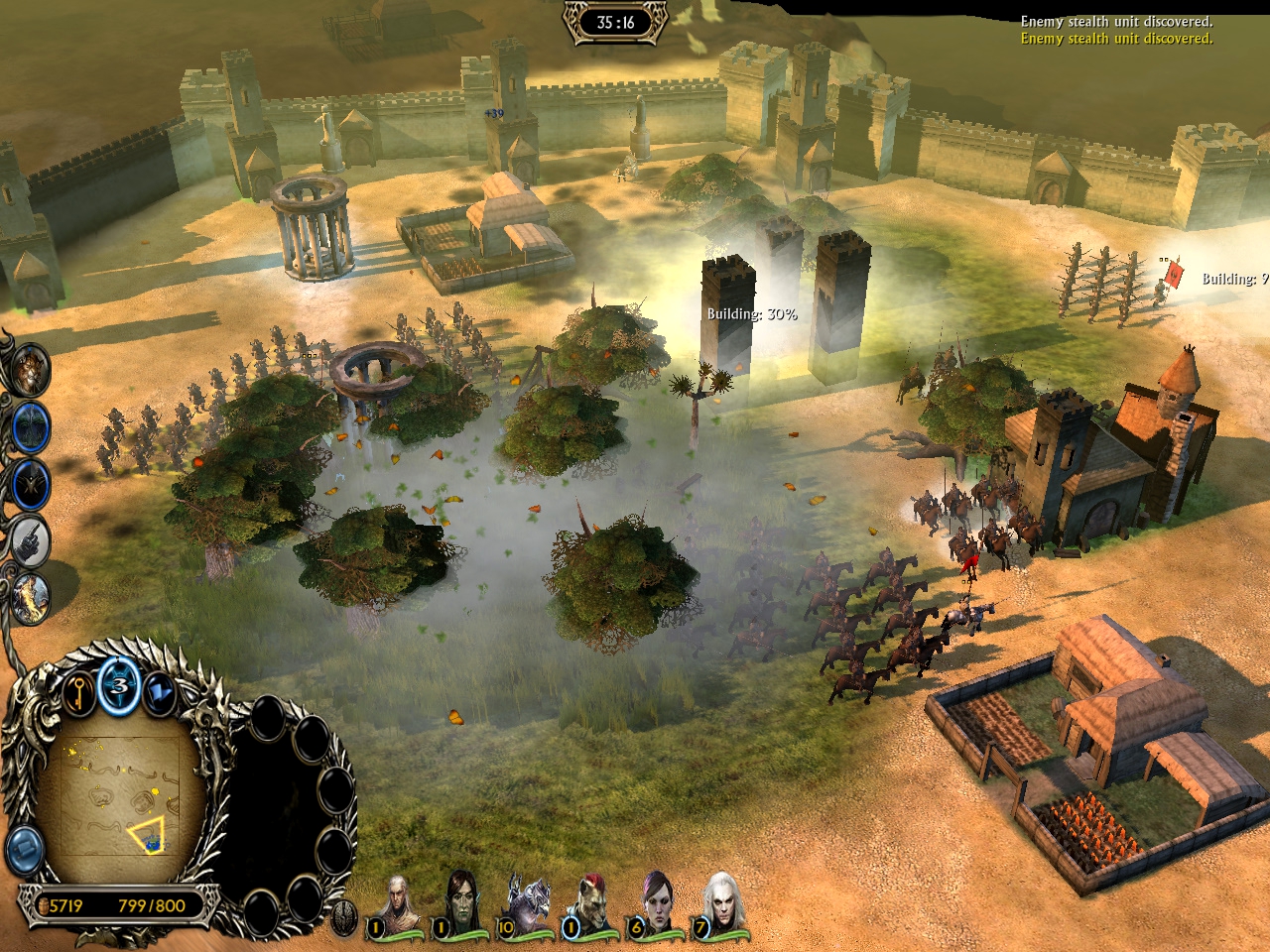This screenshot has height=952, width=1270.
Task: Select the red-mohawk feline hero portrait
Action: pyautogui.click(x=592, y=902)
